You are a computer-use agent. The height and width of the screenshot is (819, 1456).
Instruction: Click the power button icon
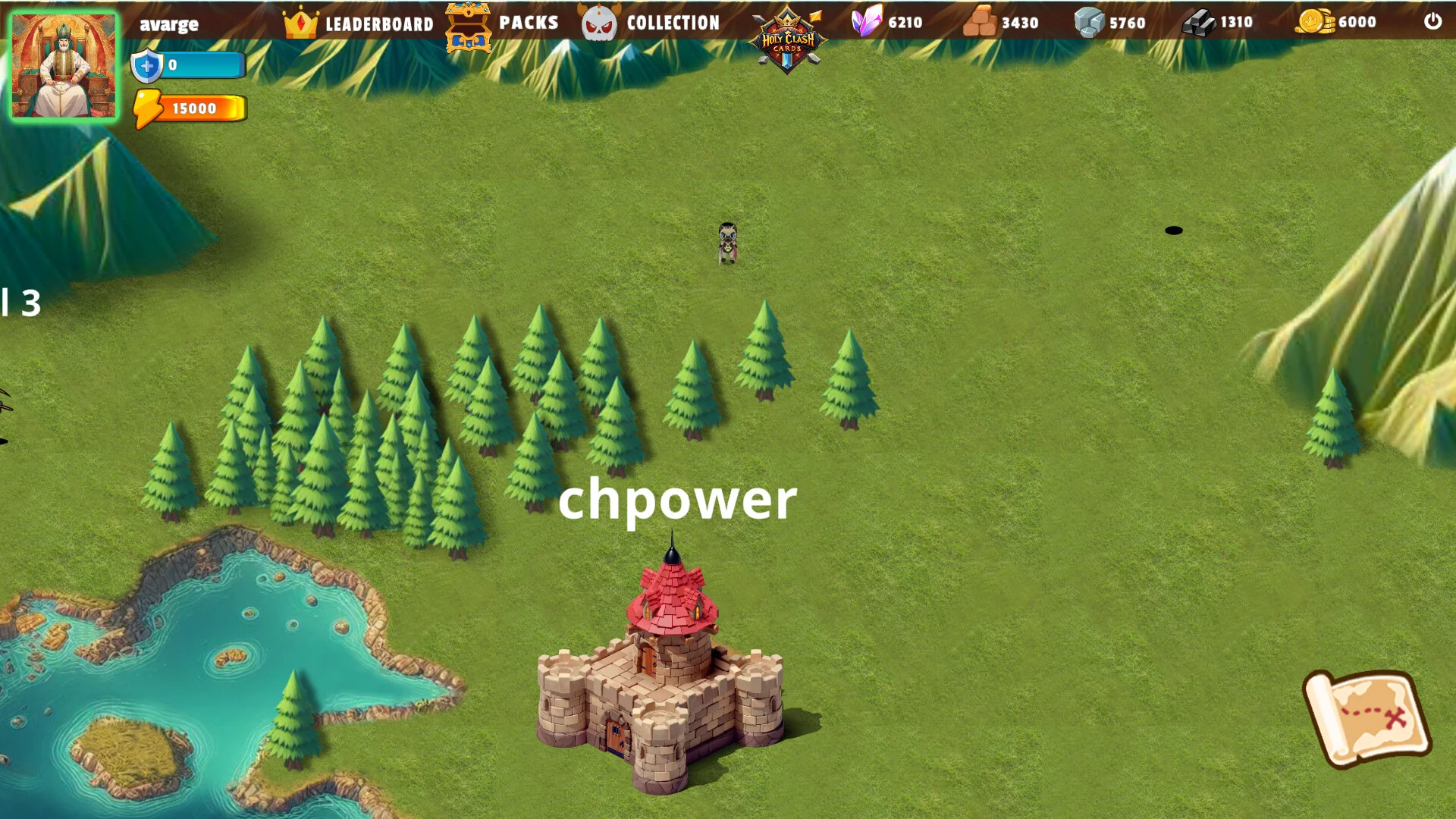1432,21
